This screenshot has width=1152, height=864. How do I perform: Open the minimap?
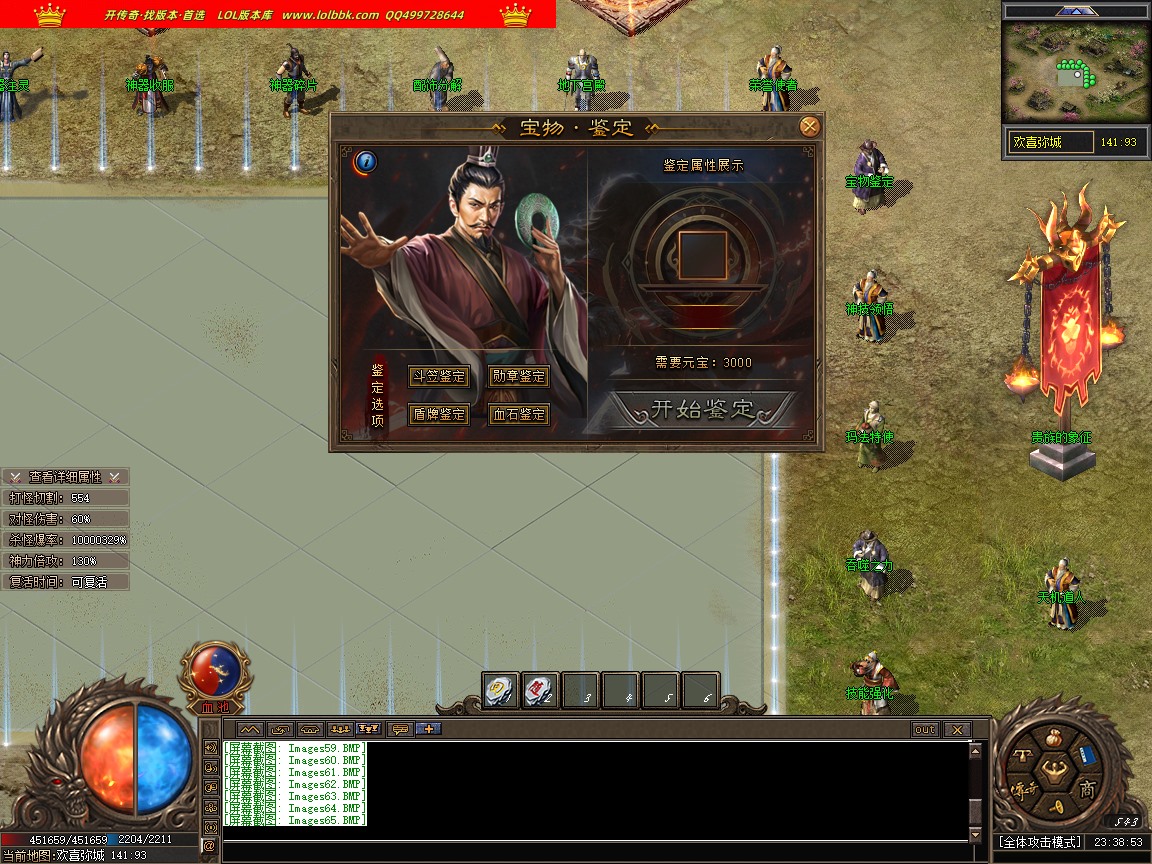(x=1076, y=72)
